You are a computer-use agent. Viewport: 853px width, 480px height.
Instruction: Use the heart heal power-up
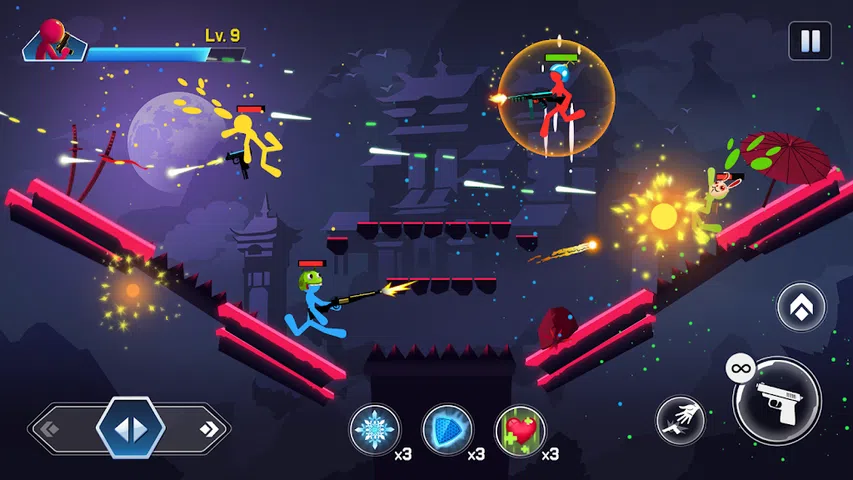(521, 429)
